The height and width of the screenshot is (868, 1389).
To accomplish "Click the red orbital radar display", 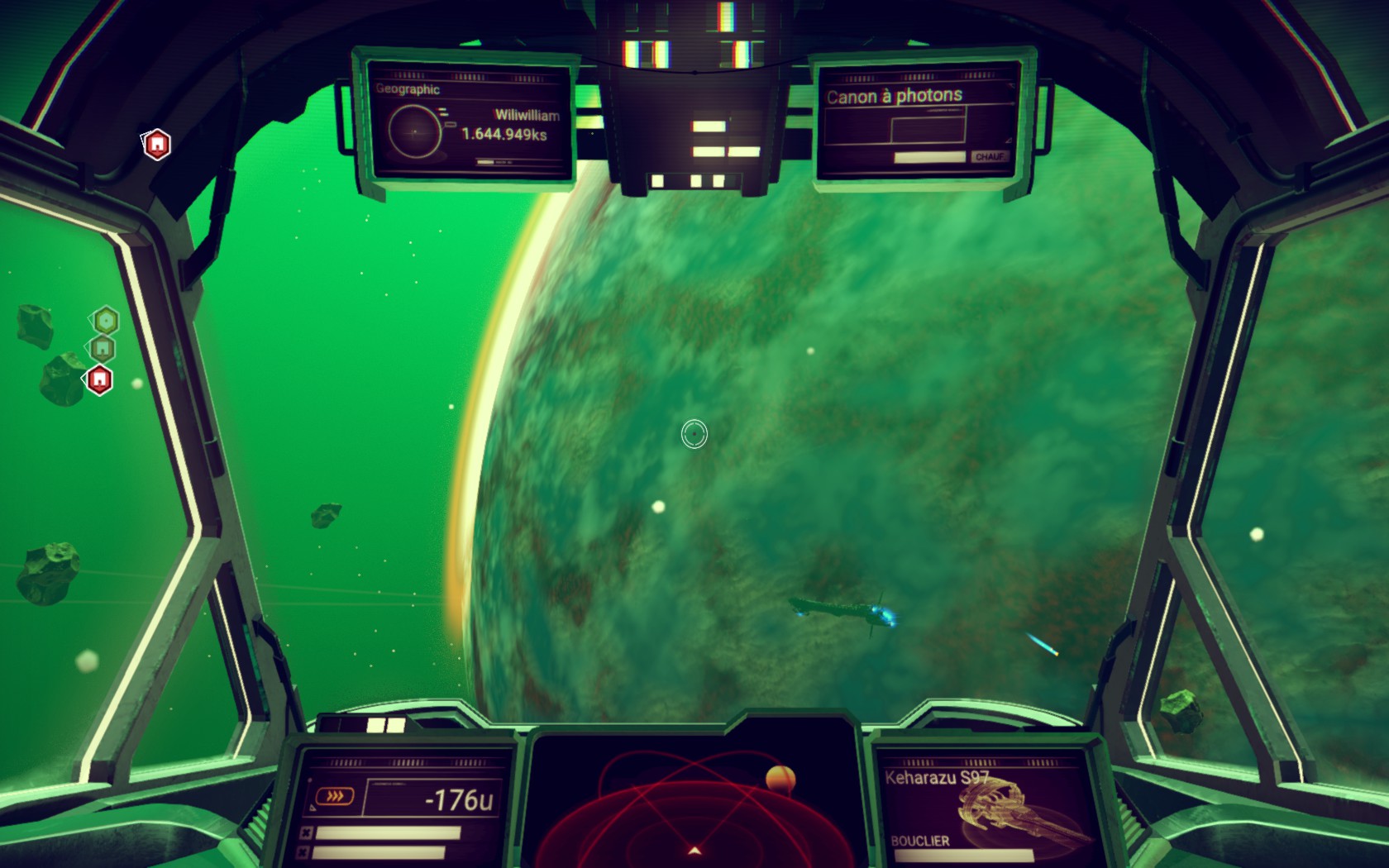I will [694, 806].
